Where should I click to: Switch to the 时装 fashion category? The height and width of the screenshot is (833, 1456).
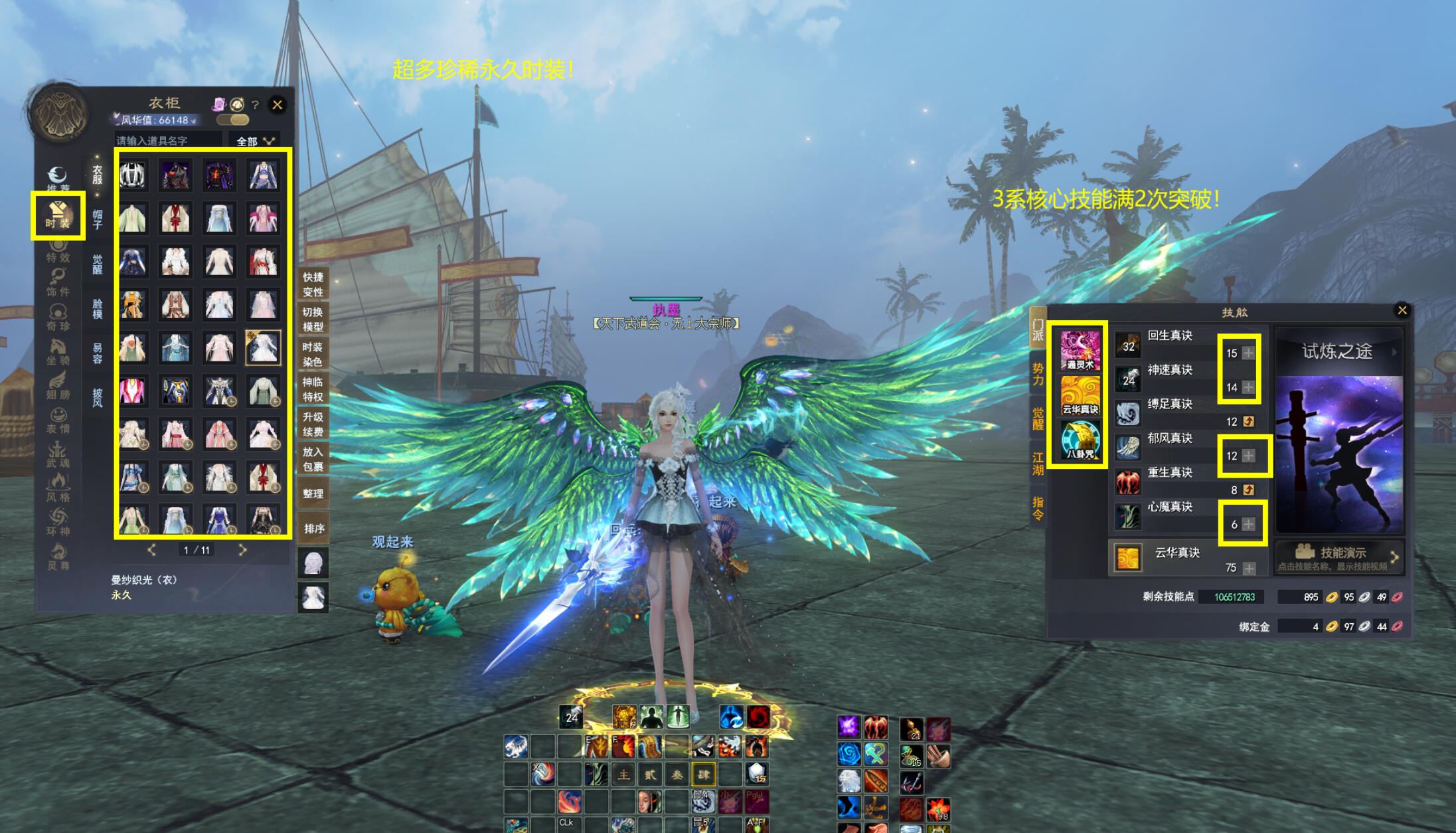coord(58,215)
